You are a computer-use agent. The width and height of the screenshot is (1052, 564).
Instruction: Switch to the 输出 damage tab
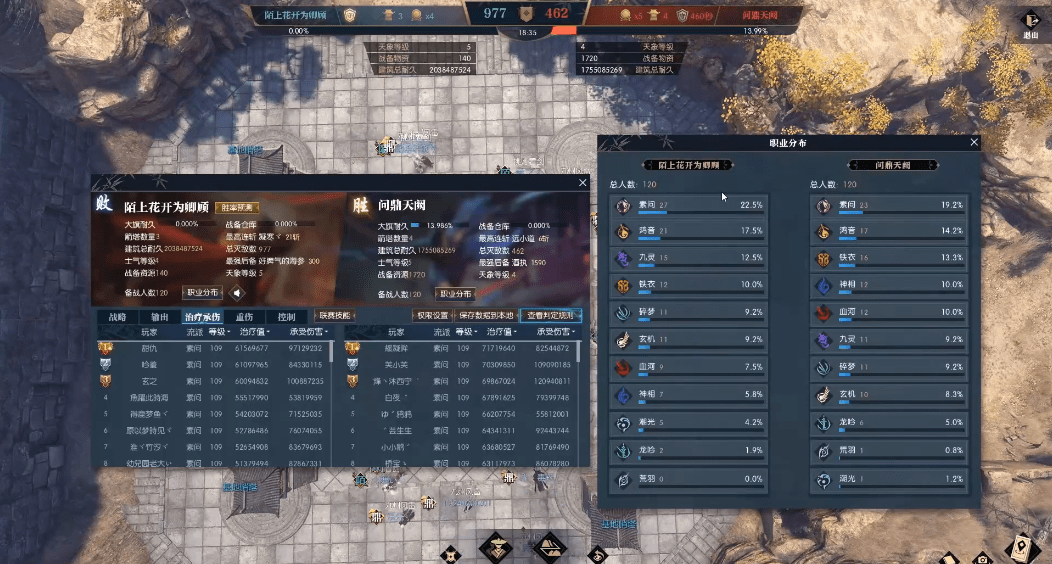tap(160, 316)
